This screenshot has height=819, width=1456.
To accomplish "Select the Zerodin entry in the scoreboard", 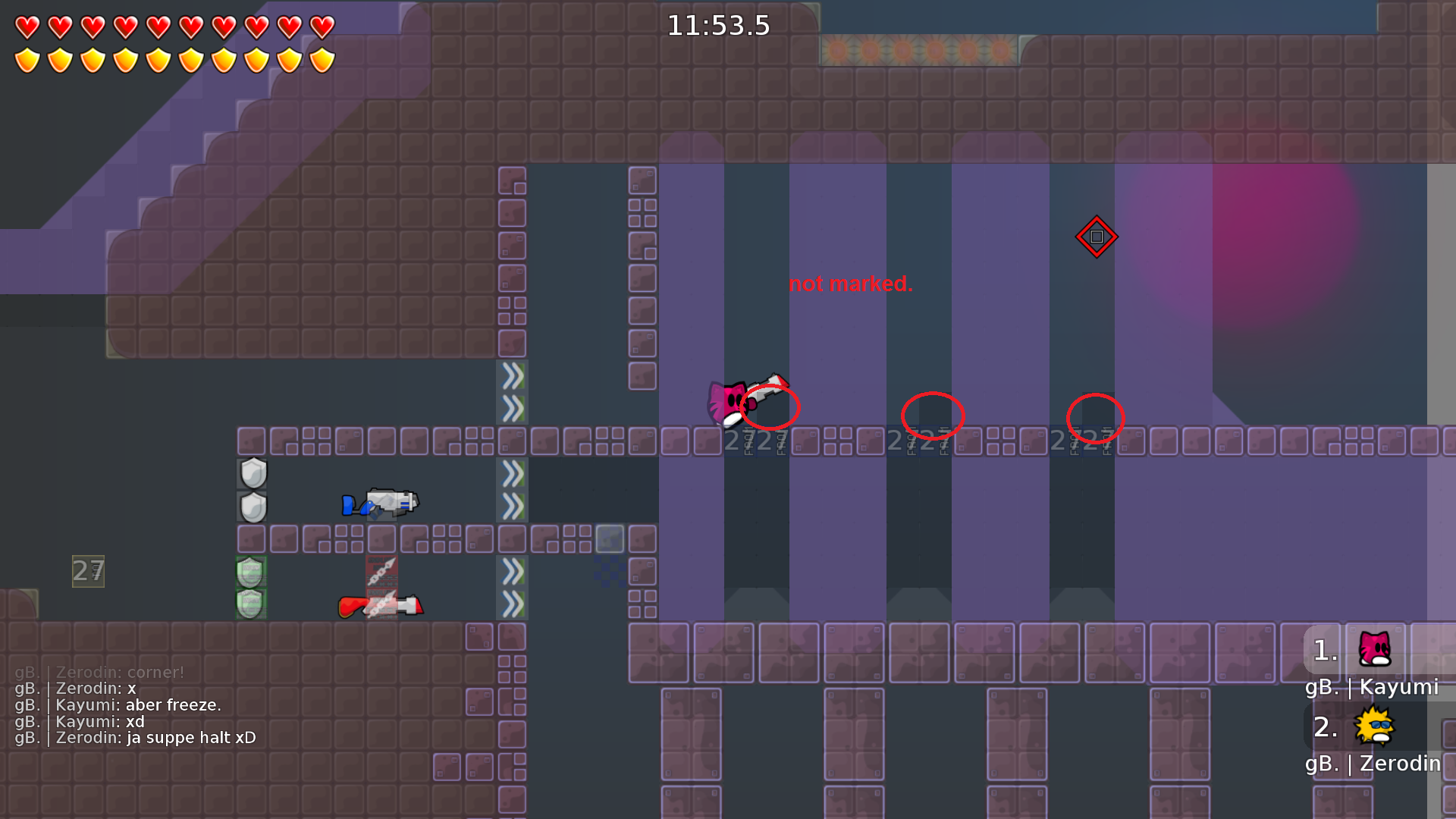I will (x=1373, y=764).
